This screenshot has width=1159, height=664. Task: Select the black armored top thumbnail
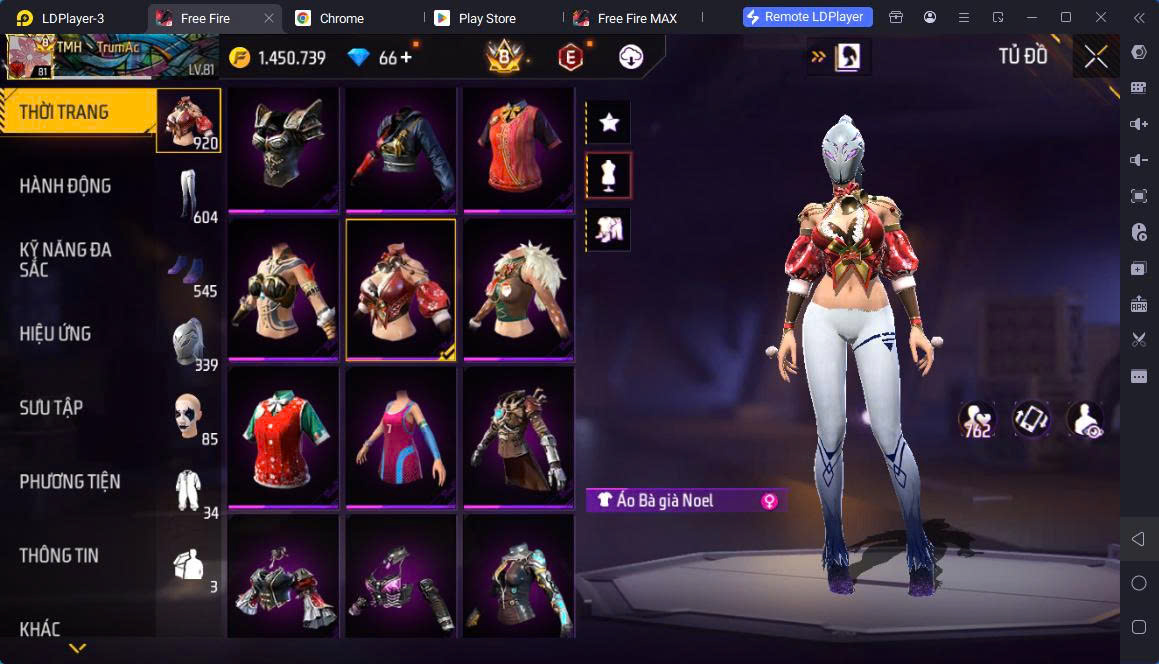[x=283, y=147]
